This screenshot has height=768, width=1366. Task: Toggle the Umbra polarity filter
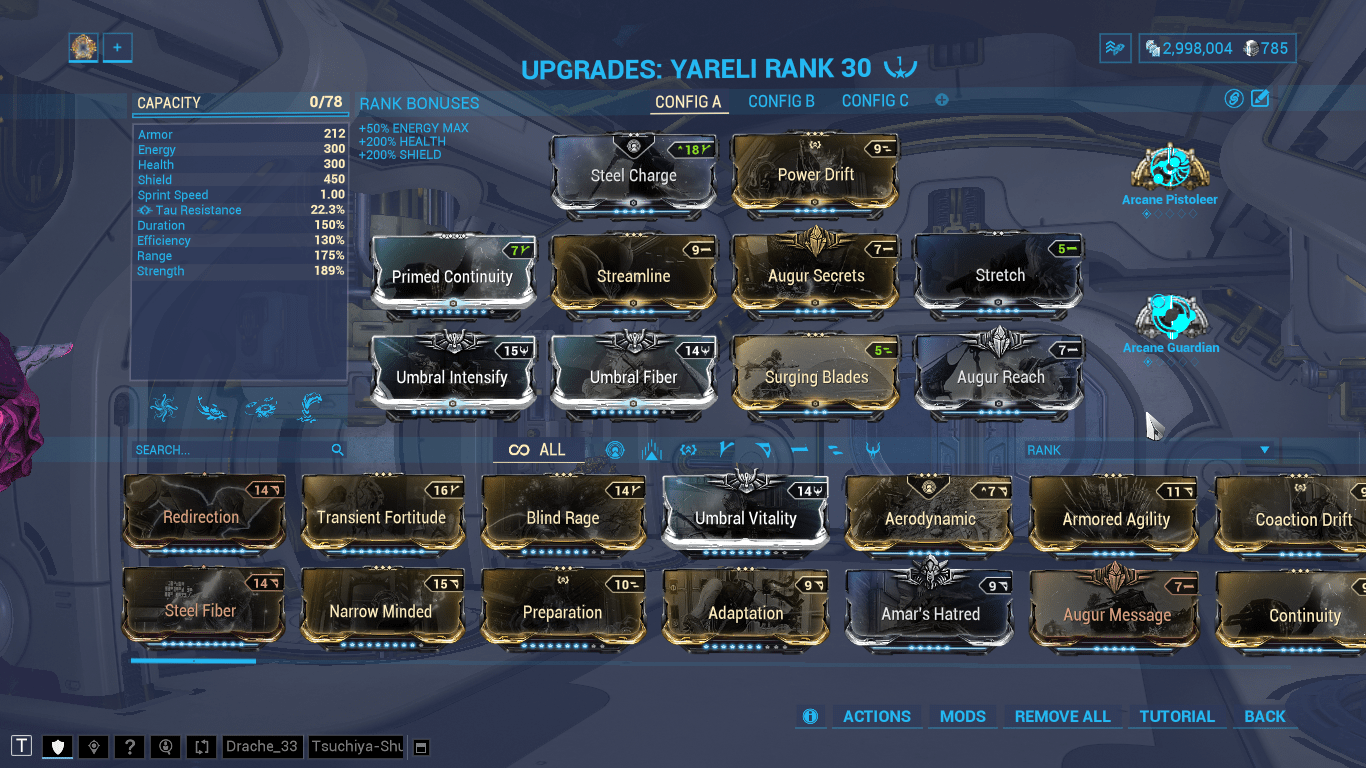click(687, 450)
